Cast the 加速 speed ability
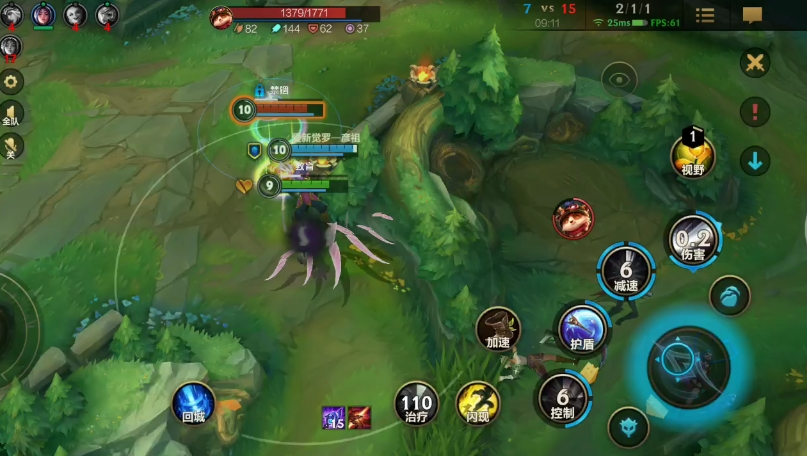This screenshot has width=807, height=456. pos(498,329)
